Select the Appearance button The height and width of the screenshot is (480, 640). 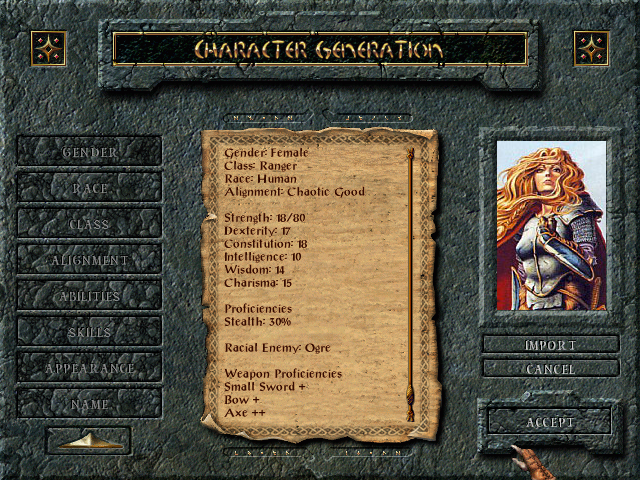pos(89,368)
